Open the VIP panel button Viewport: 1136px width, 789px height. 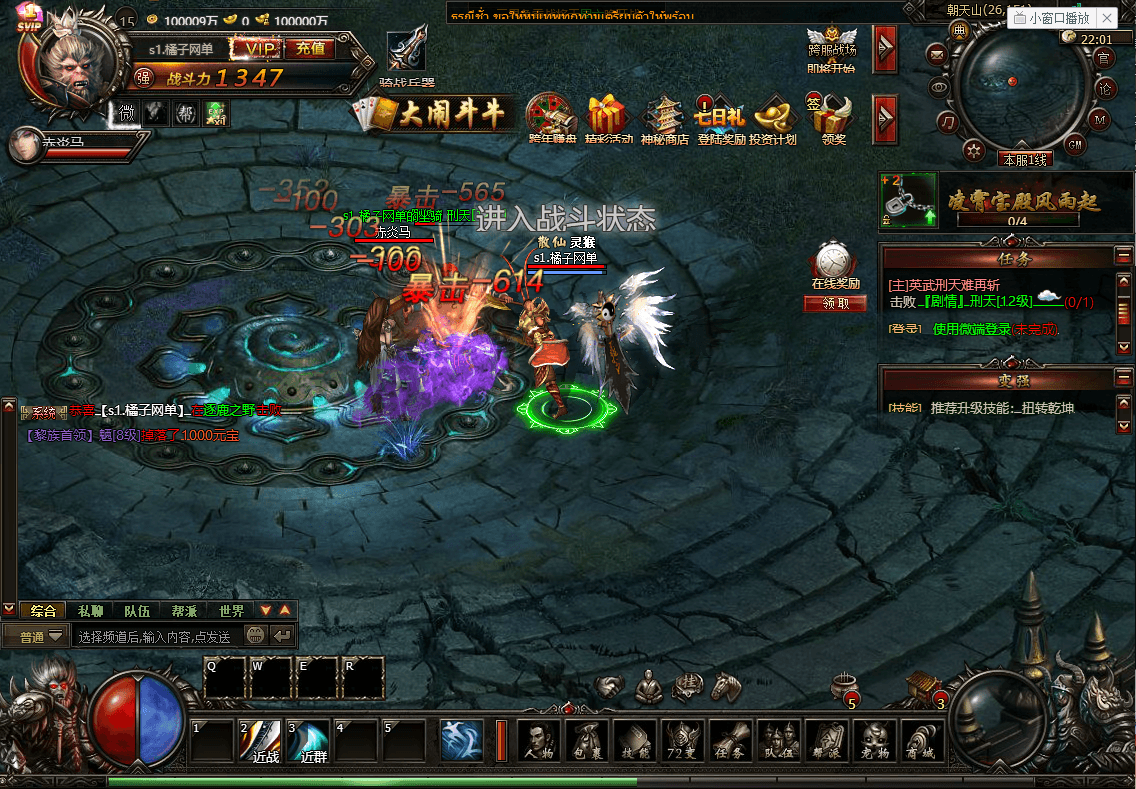(x=256, y=48)
